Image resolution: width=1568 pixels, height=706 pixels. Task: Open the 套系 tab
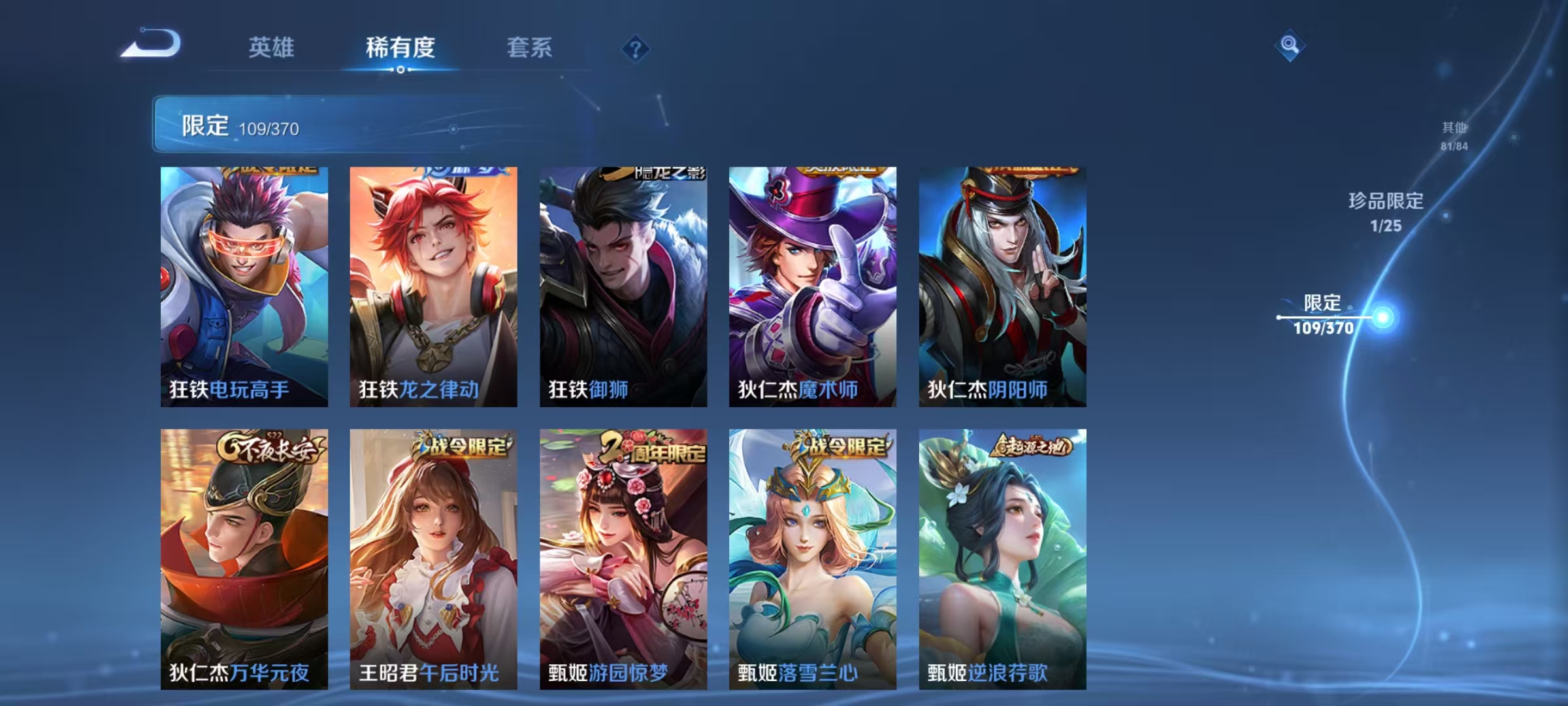pyautogui.click(x=529, y=48)
